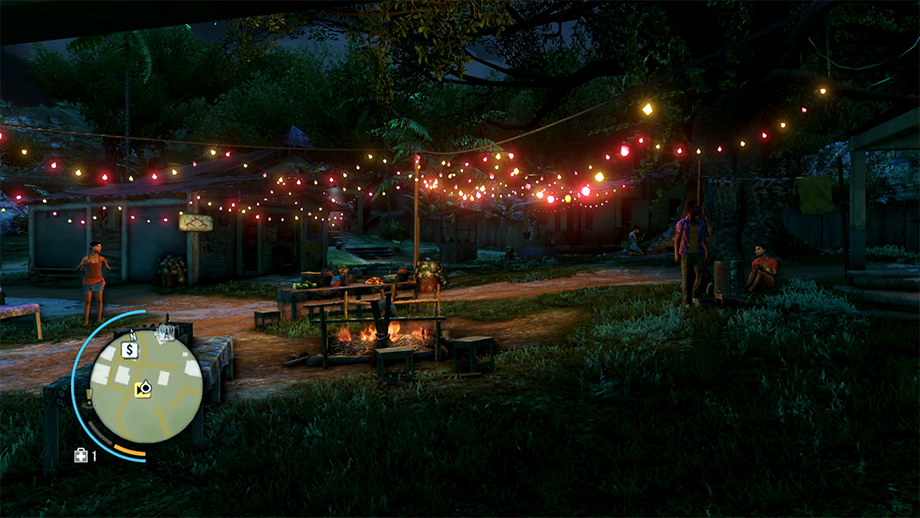Select the dollar-sign shop marker on minimap
Viewport: 920px width, 518px height.
coord(129,349)
